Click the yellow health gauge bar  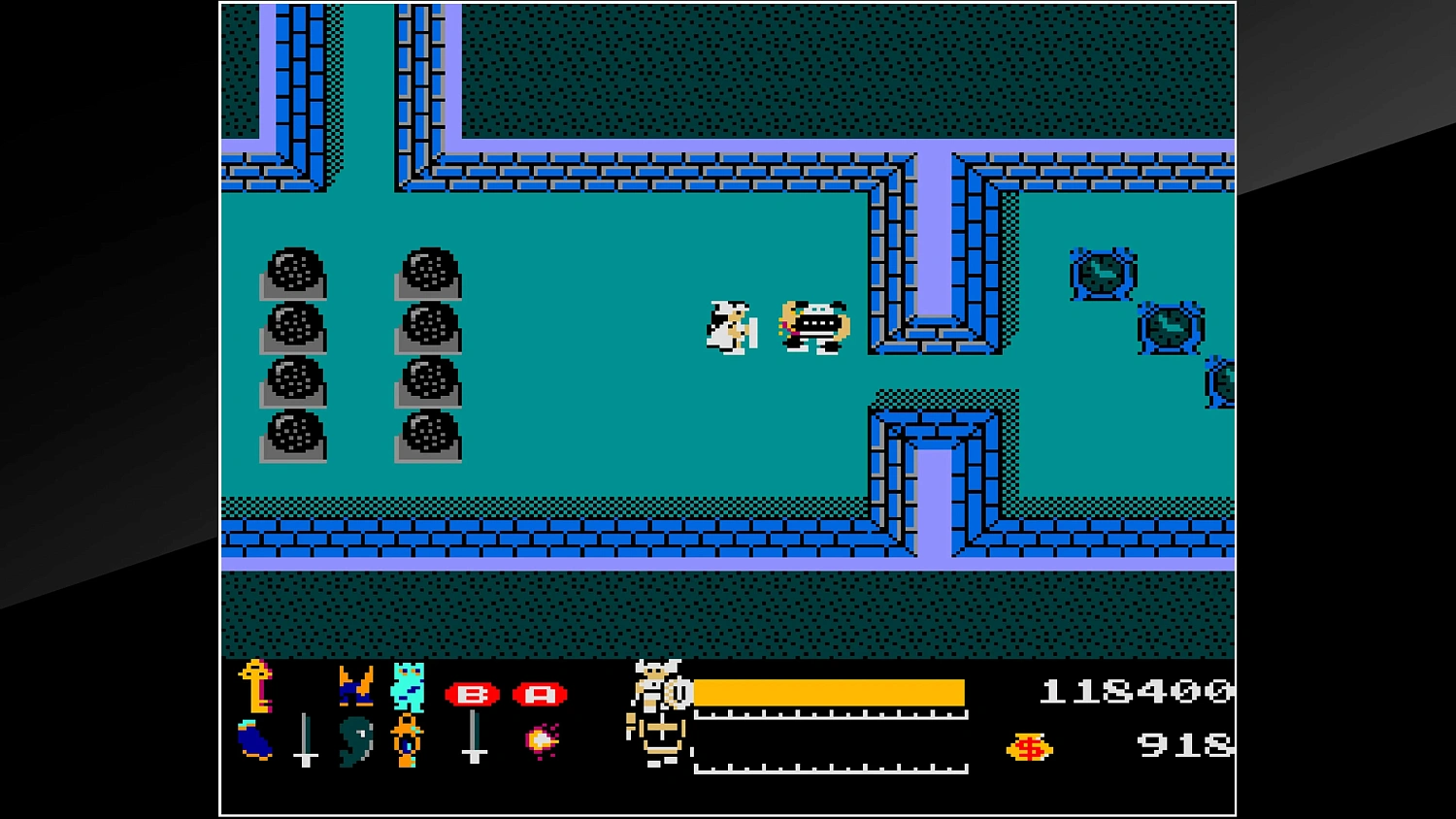coord(830,693)
